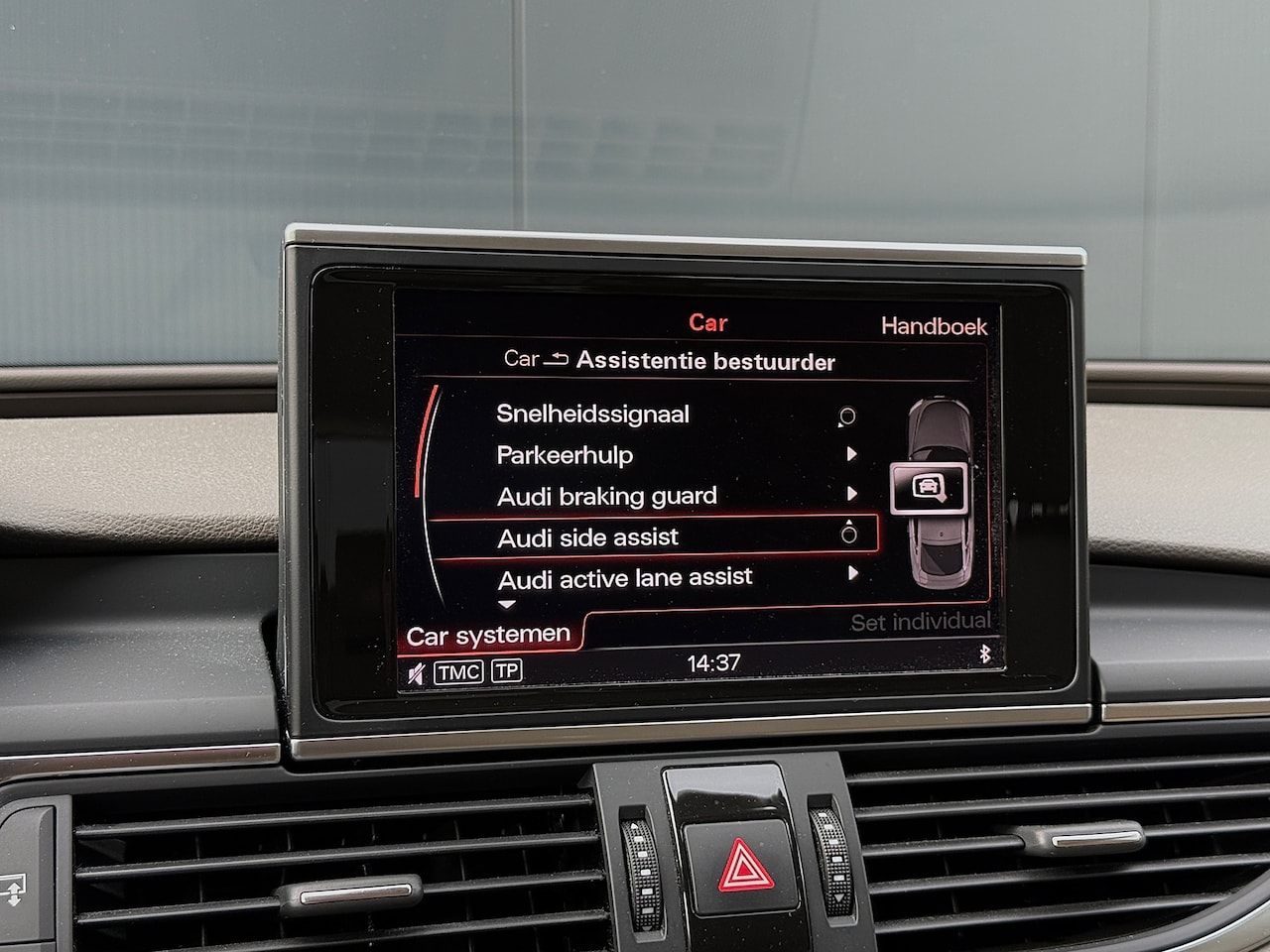
Task: Open Audi braking guard settings
Action: pos(606,496)
